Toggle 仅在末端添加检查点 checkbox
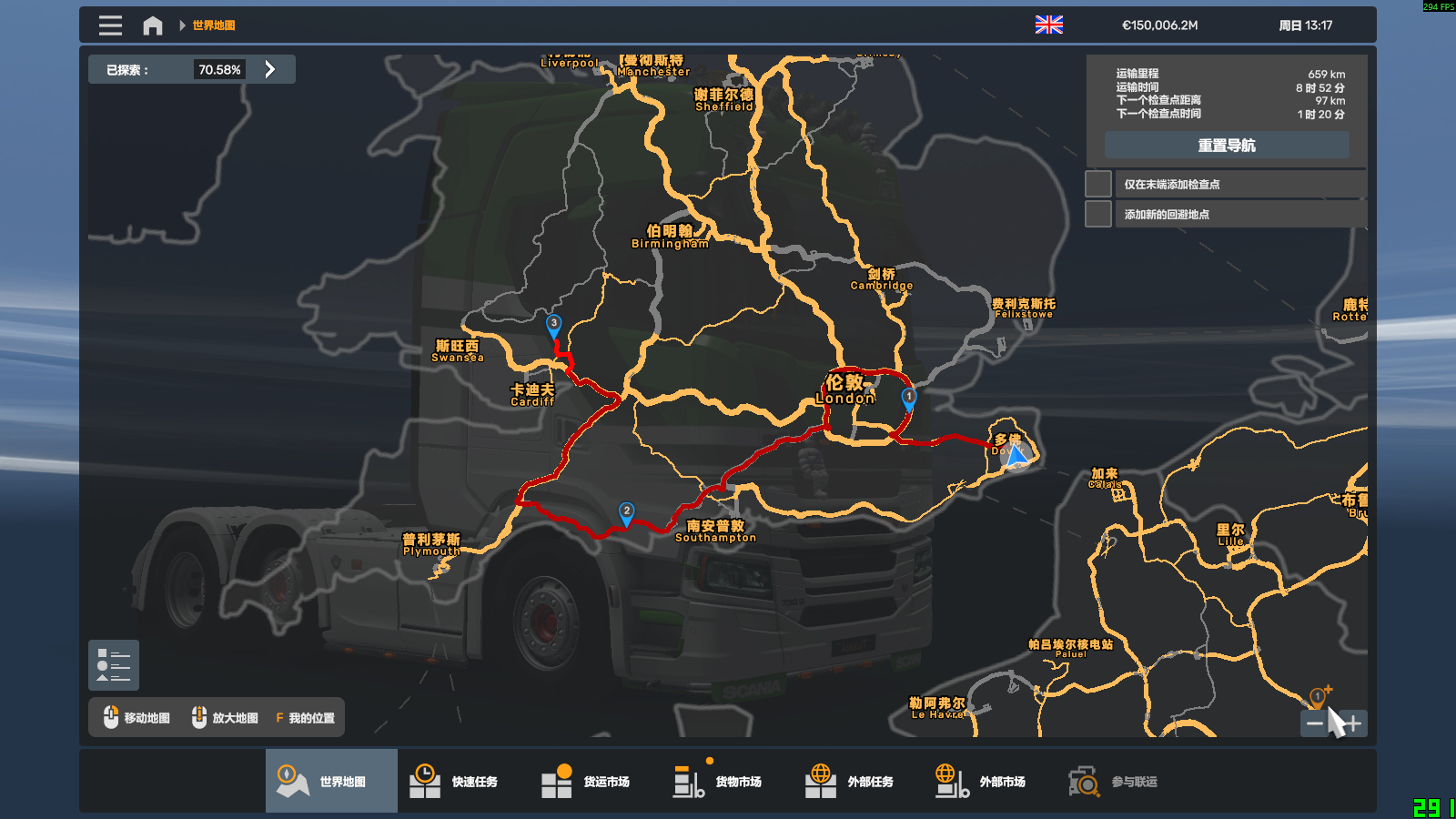 (1098, 184)
